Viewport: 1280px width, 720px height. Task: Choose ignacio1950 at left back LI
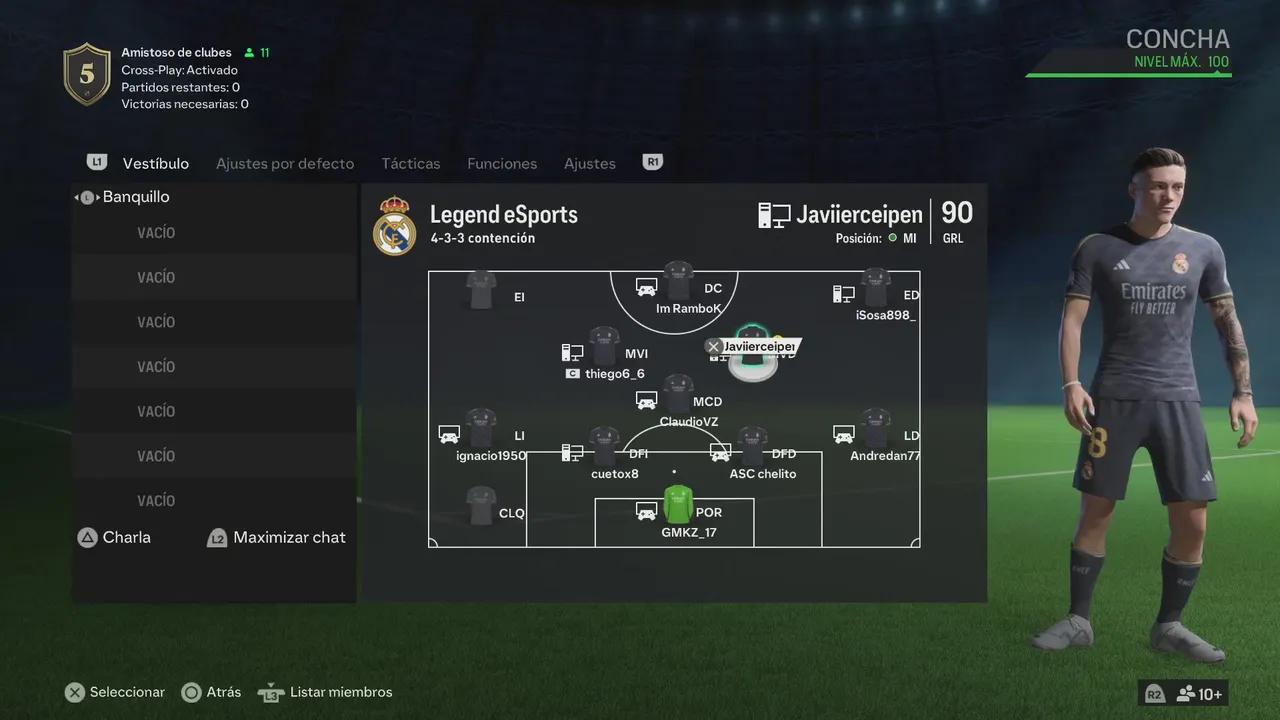click(x=481, y=431)
